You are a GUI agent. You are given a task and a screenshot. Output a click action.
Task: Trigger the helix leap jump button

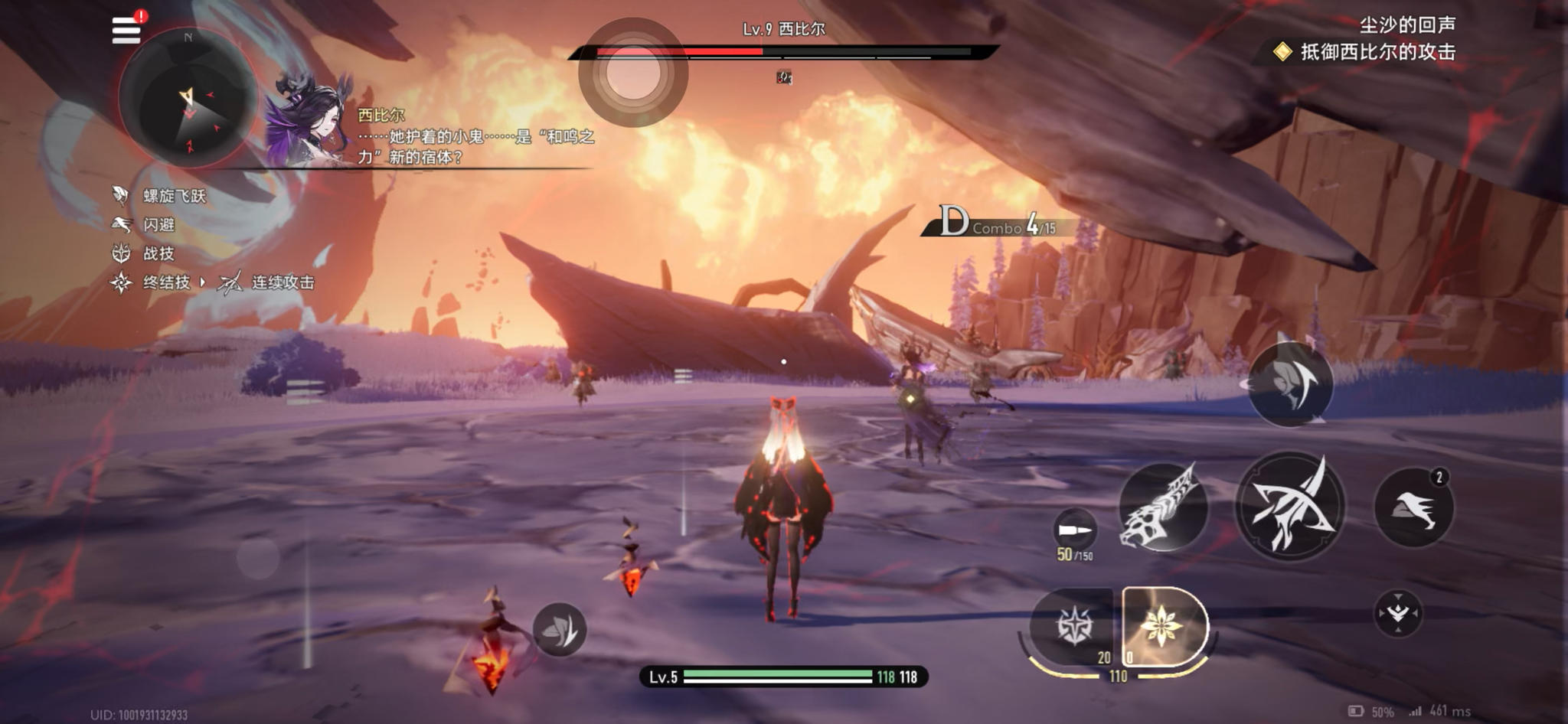[1291, 383]
